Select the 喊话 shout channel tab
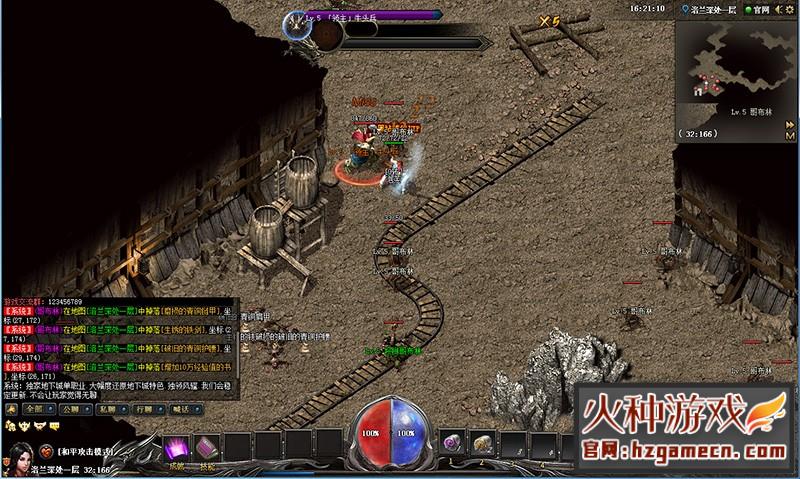 click(x=180, y=409)
